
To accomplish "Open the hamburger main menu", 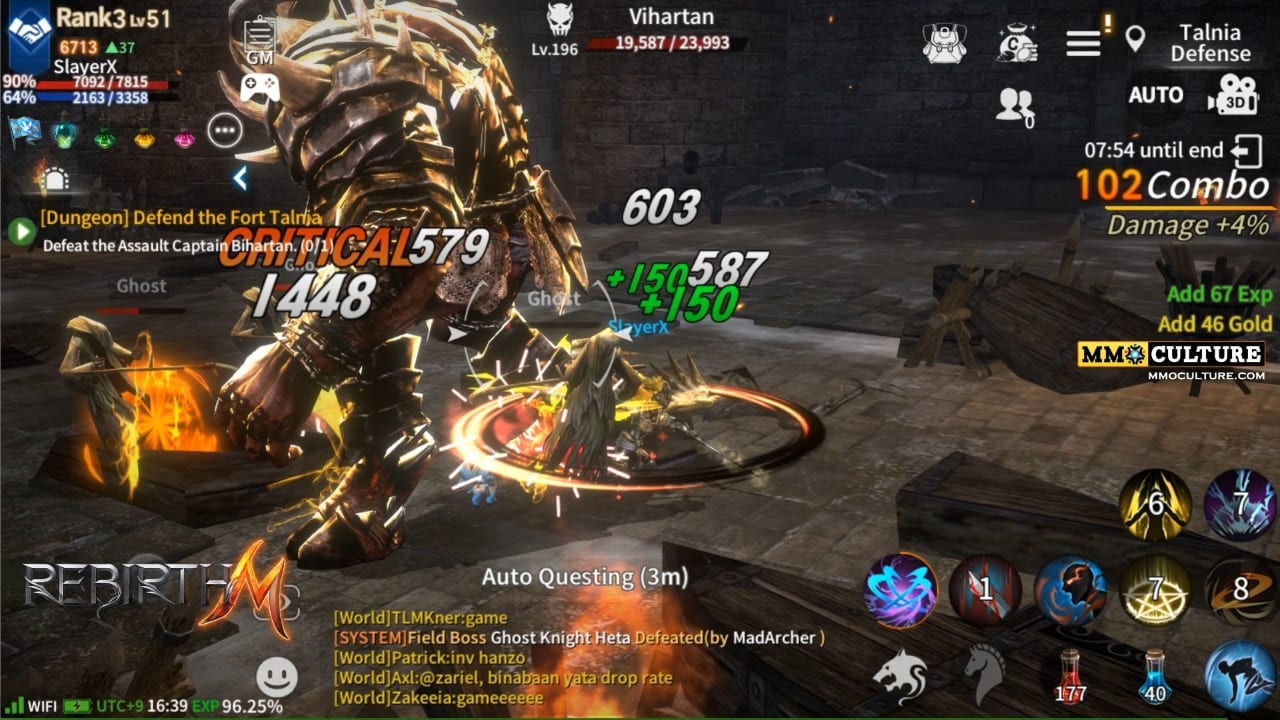I will coord(1083,43).
